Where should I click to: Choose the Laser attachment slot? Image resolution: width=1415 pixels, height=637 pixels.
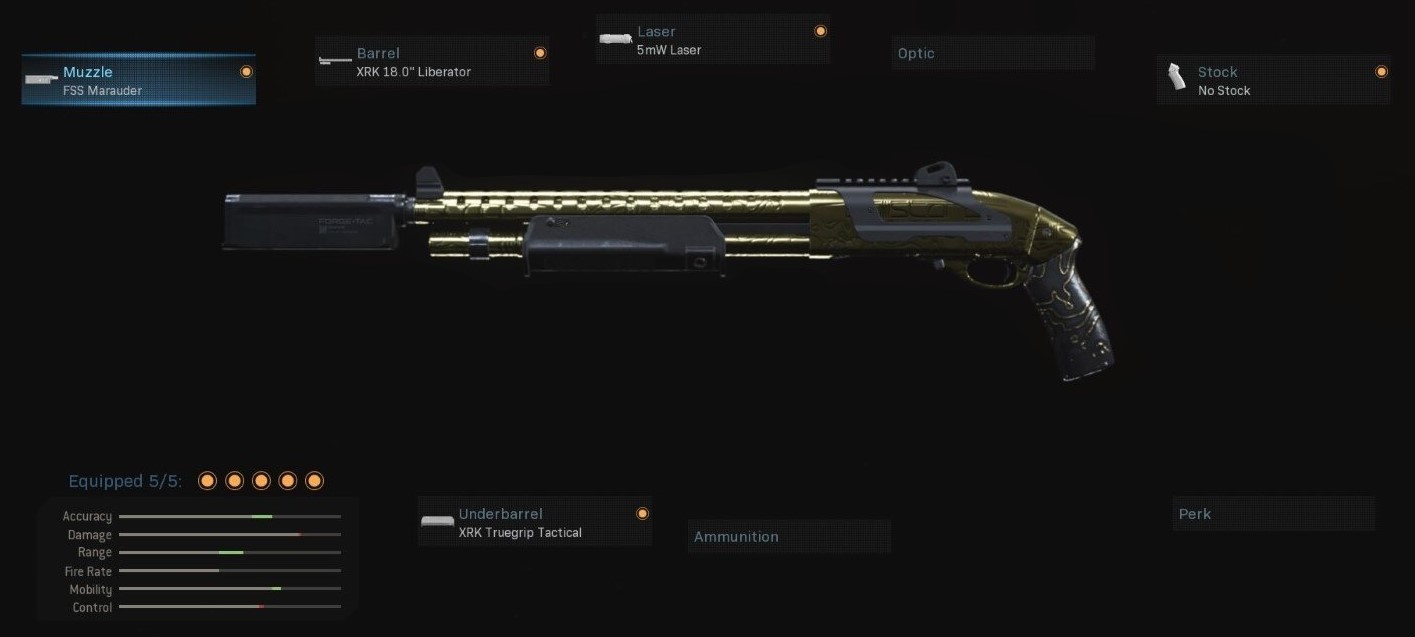712,40
